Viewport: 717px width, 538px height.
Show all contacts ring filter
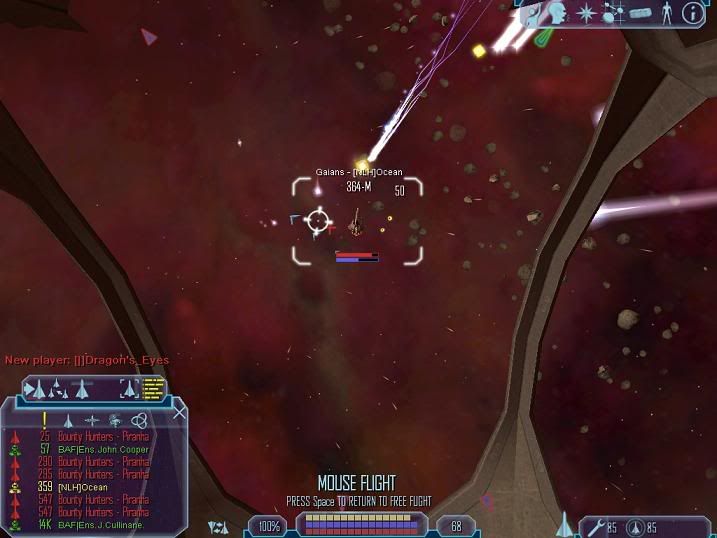[x=139, y=421]
